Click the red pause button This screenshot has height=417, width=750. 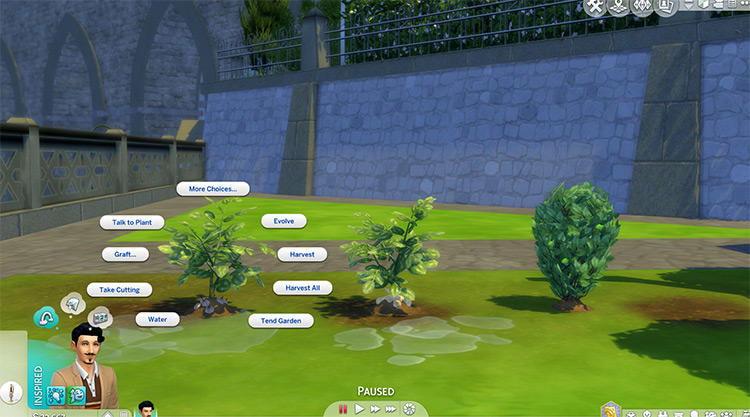coord(342,409)
